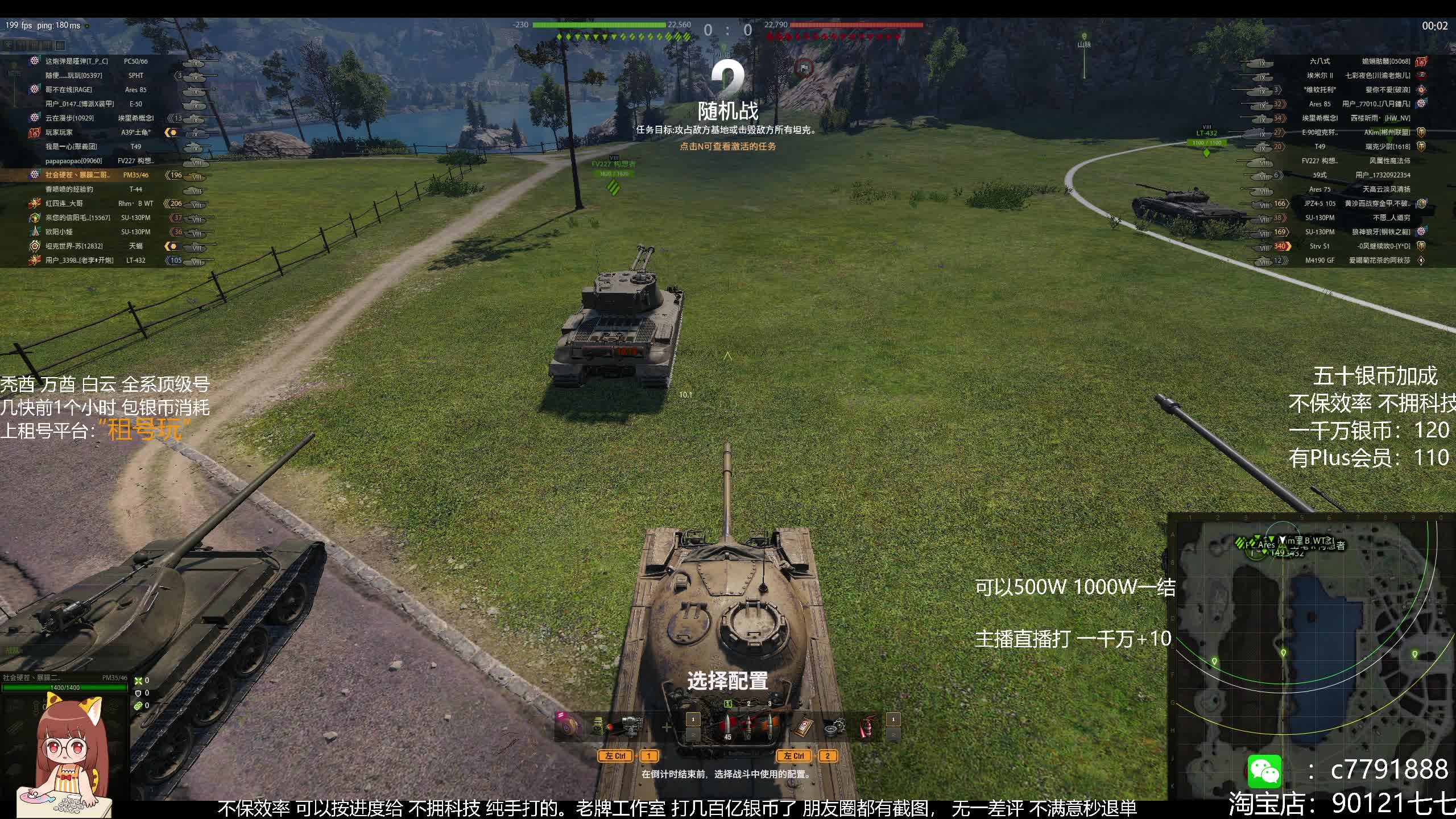
Task: Click enemy row JPZ4-5 105
Action: coord(1354,204)
